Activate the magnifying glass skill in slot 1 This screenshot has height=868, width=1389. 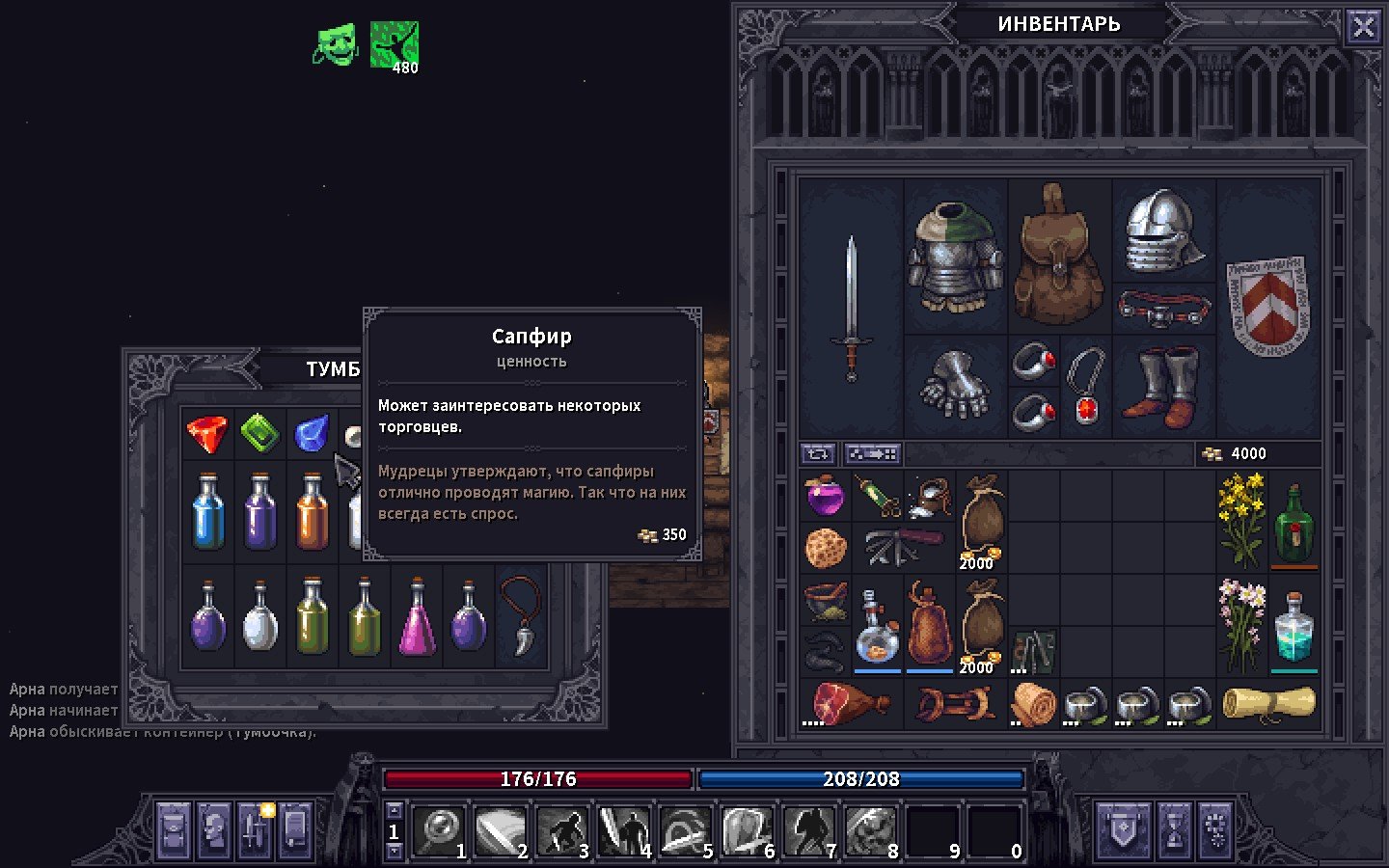coord(440,830)
